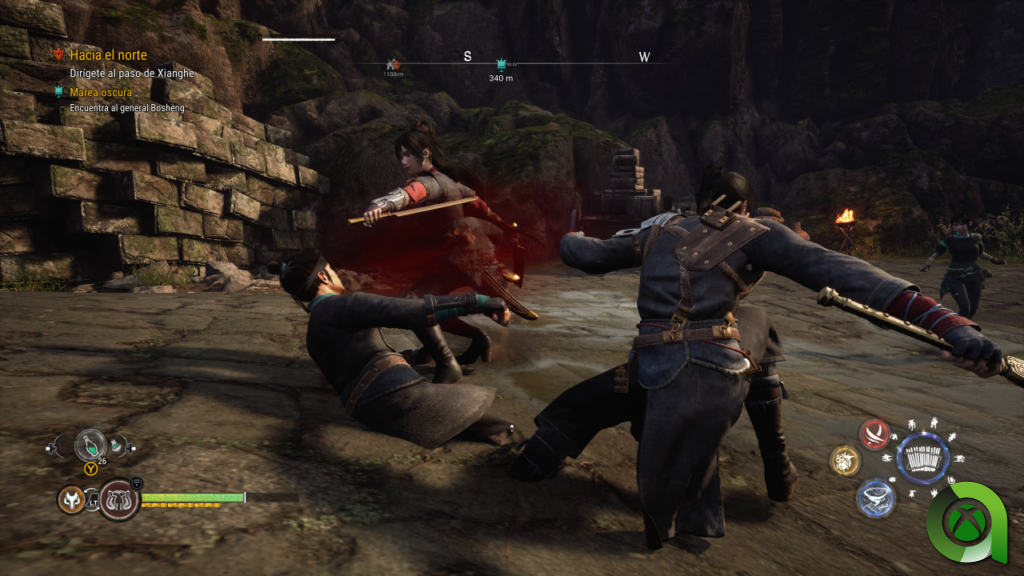Cast the blue whirlwind ability
1024x576 pixels.
[874, 498]
